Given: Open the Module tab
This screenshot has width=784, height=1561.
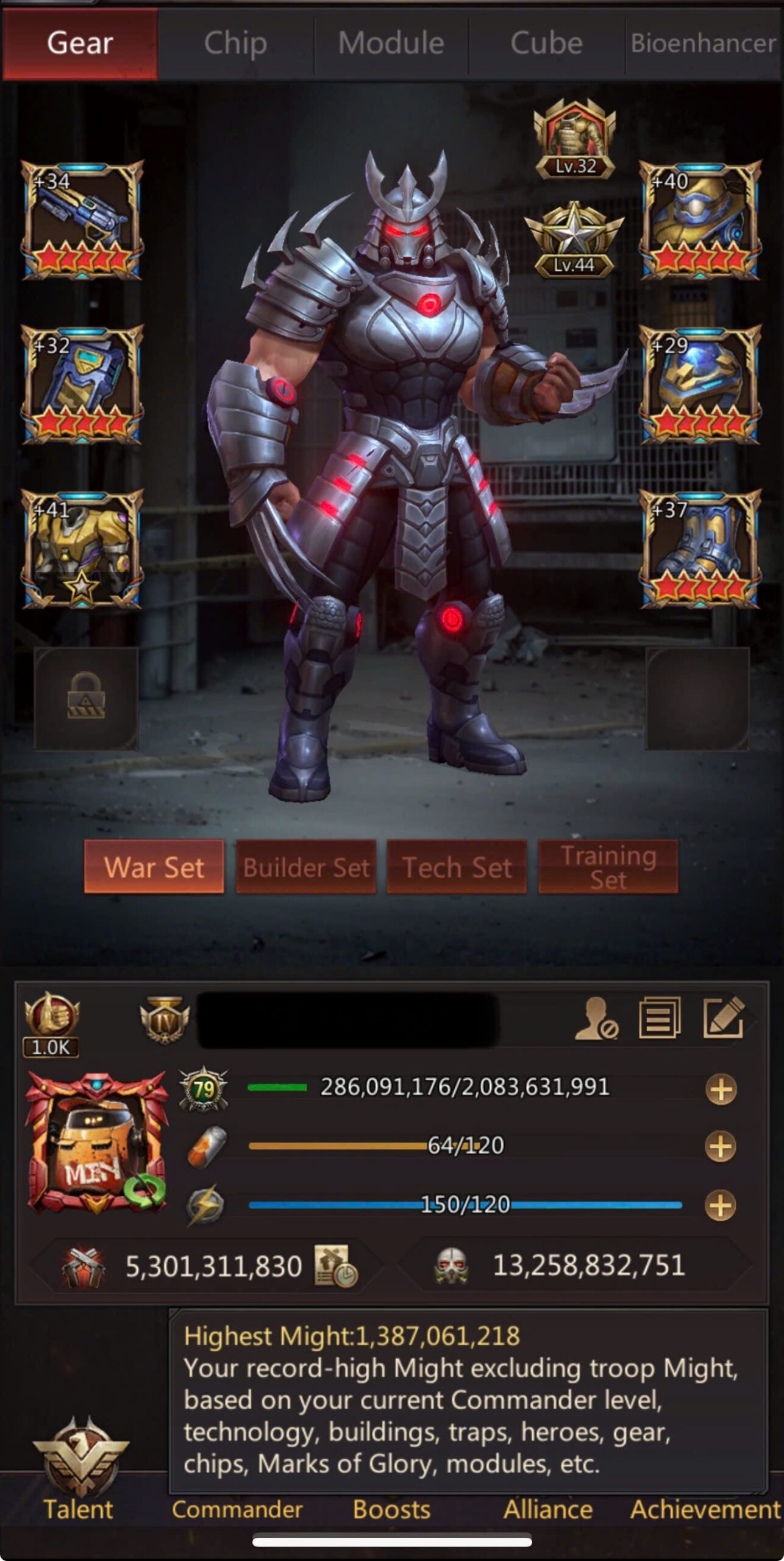Looking at the screenshot, I should point(391,44).
